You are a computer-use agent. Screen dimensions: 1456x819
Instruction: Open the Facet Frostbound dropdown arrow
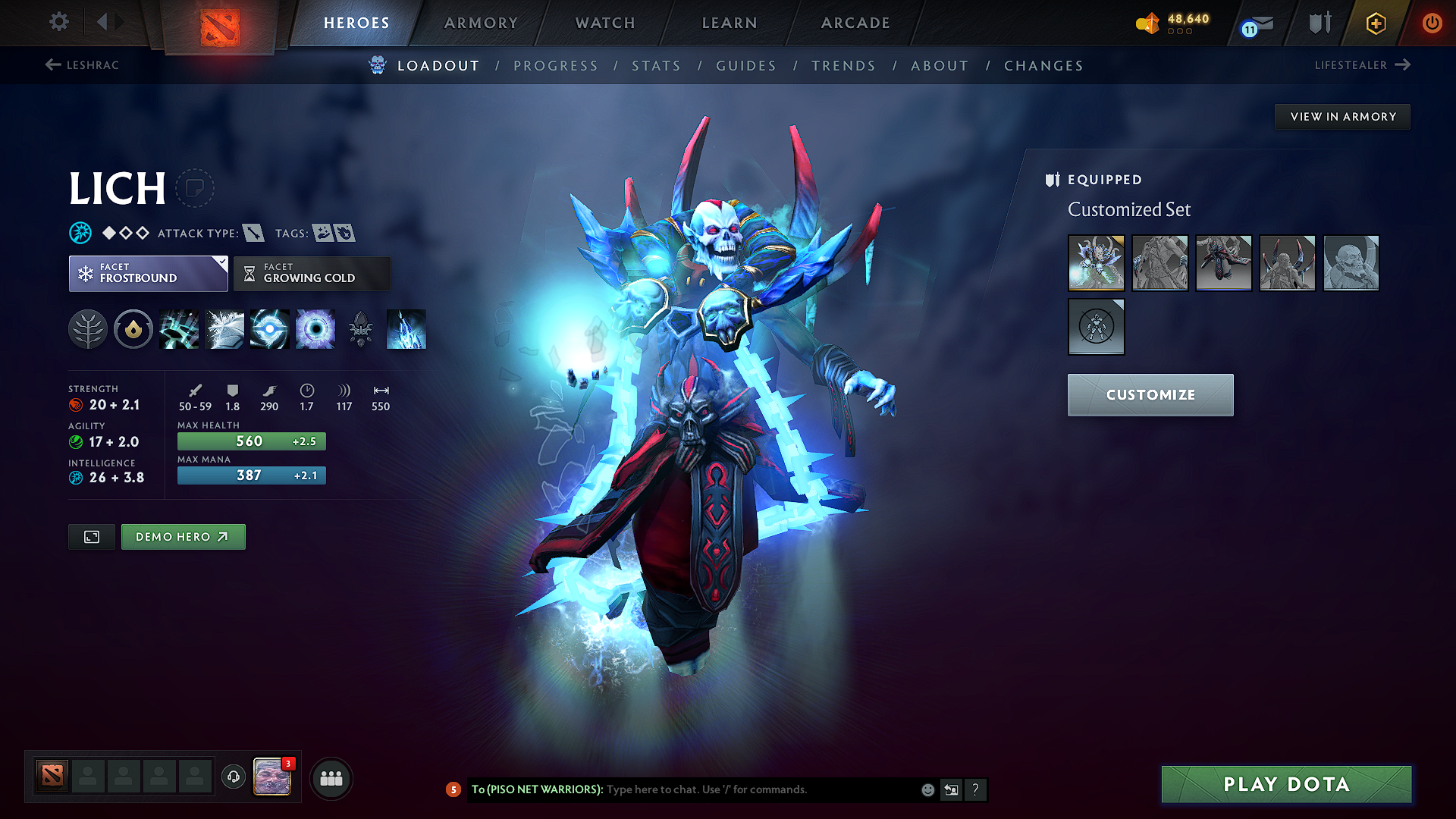pyautogui.click(x=221, y=264)
